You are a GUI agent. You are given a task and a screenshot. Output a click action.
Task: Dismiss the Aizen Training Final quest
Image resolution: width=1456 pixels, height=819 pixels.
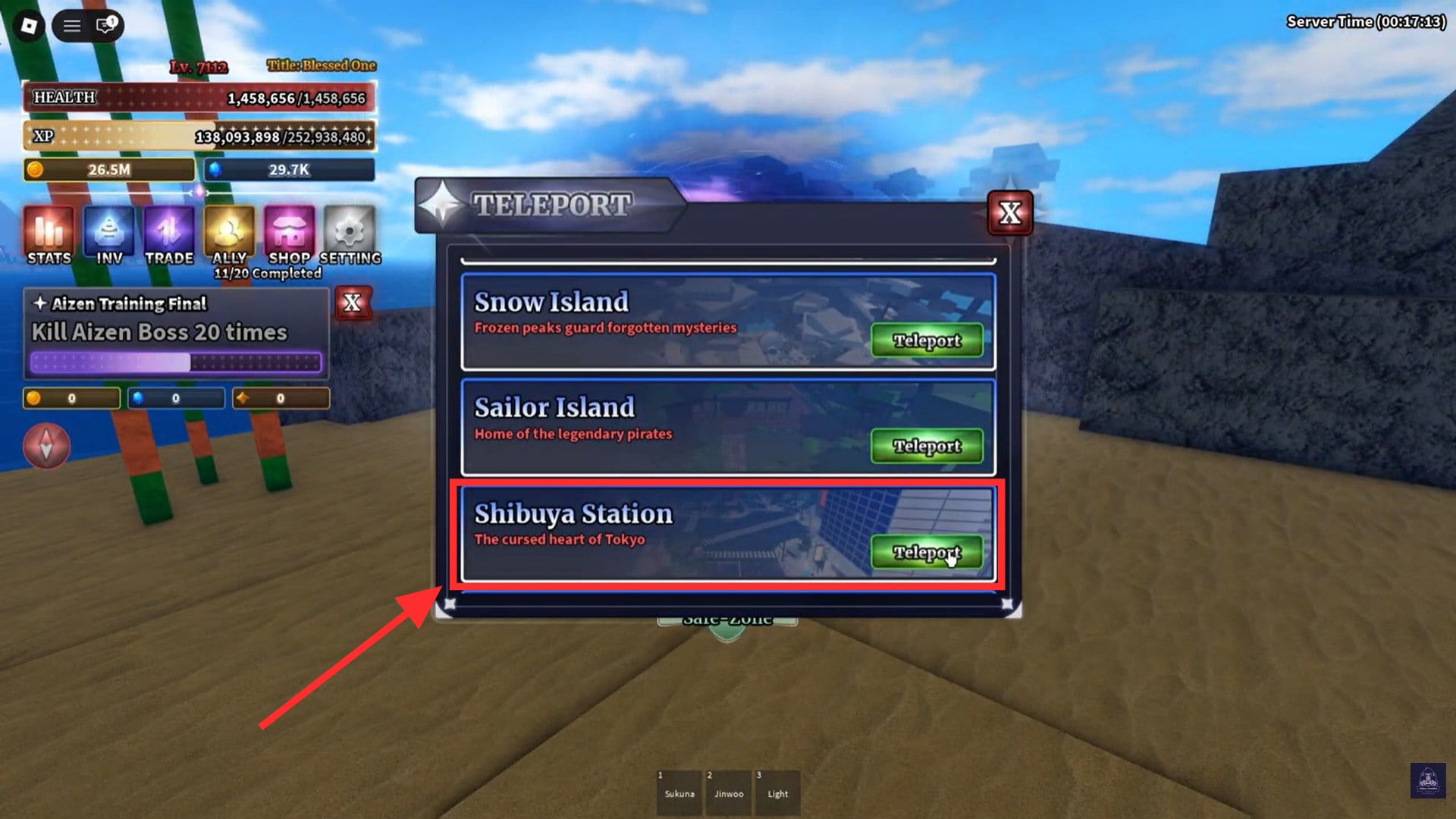(352, 303)
